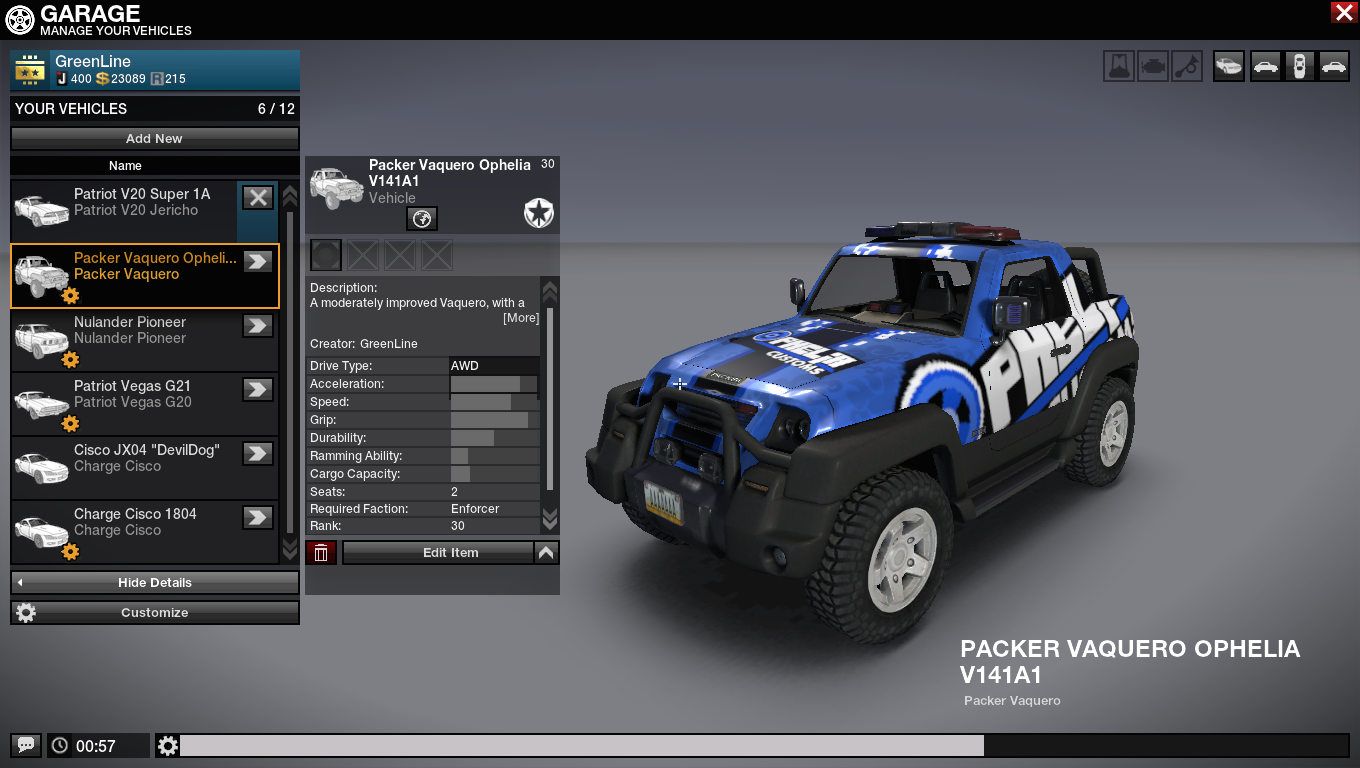
Task: Expand the full description with More
Action: tap(521, 318)
